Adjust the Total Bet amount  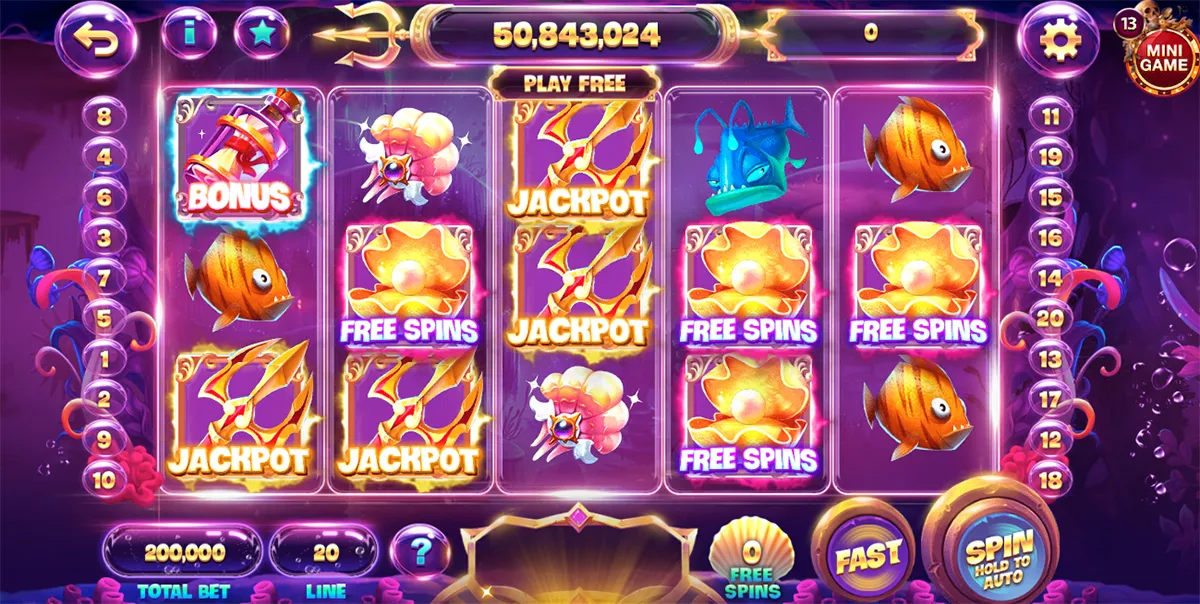[x=182, y=551]
